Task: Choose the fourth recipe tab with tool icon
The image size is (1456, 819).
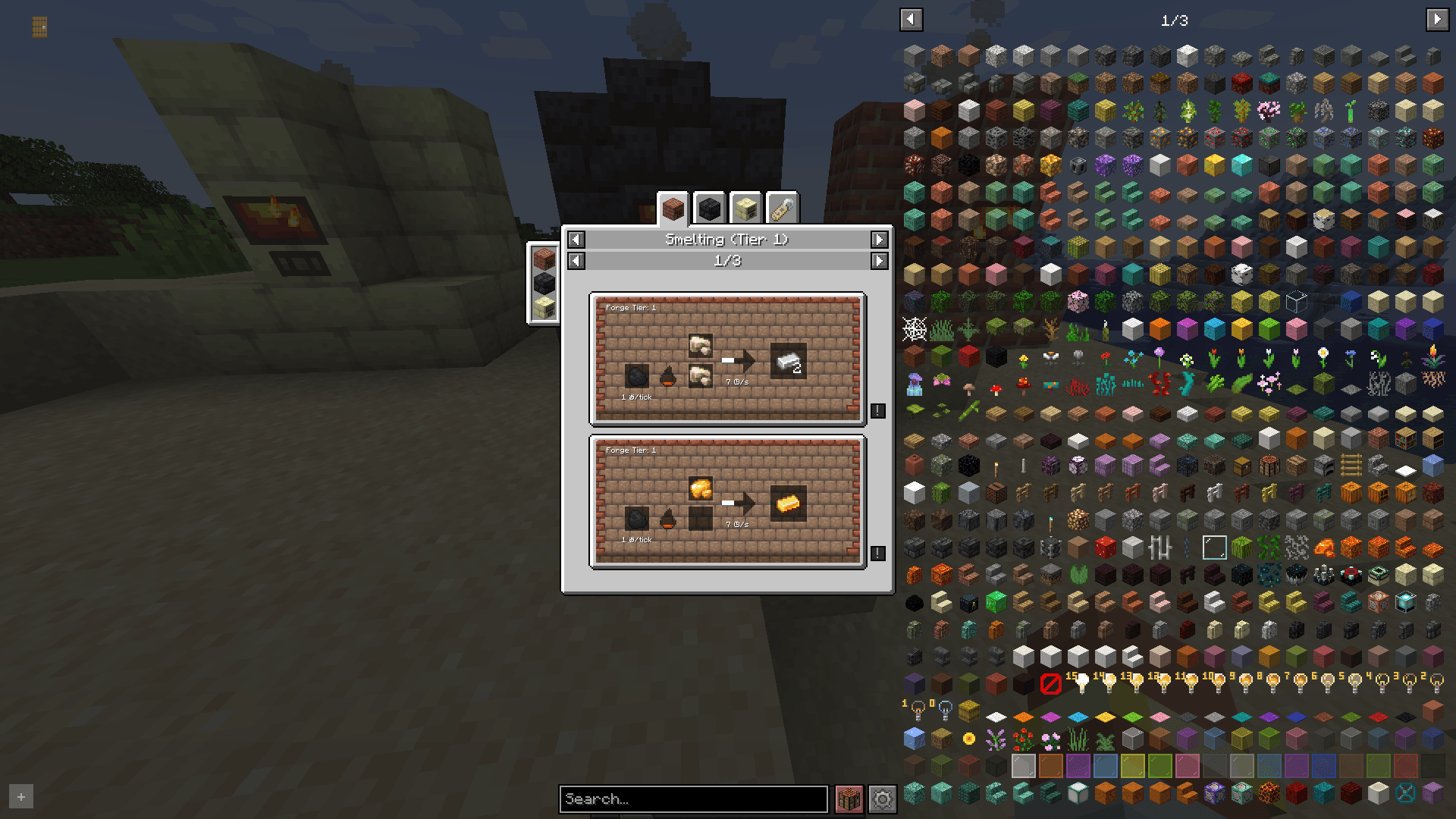Action: pyautogui.click(x=782, y=208)
